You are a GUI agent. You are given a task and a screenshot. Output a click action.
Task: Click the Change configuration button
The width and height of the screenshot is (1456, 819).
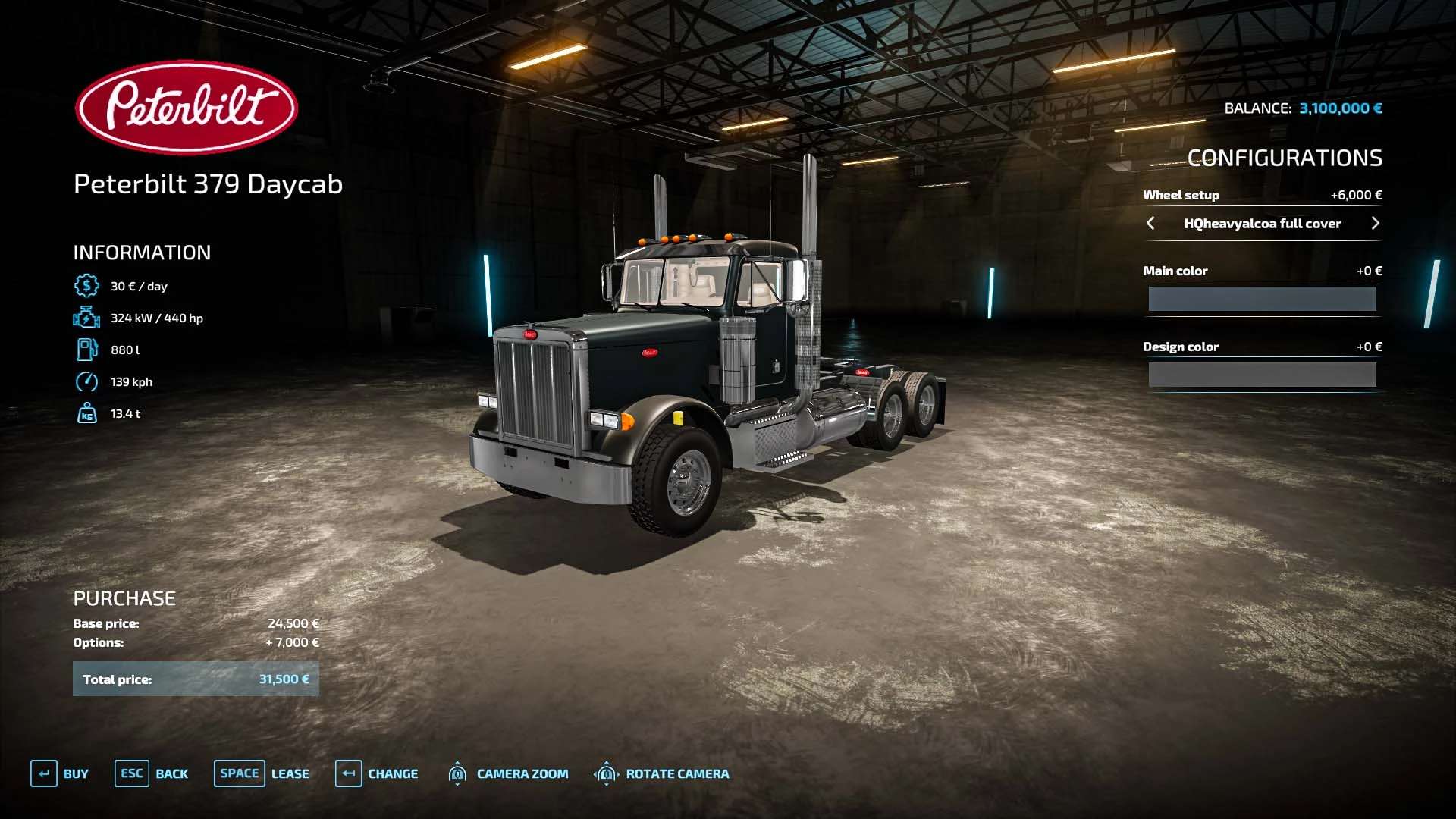coord(377,773)
